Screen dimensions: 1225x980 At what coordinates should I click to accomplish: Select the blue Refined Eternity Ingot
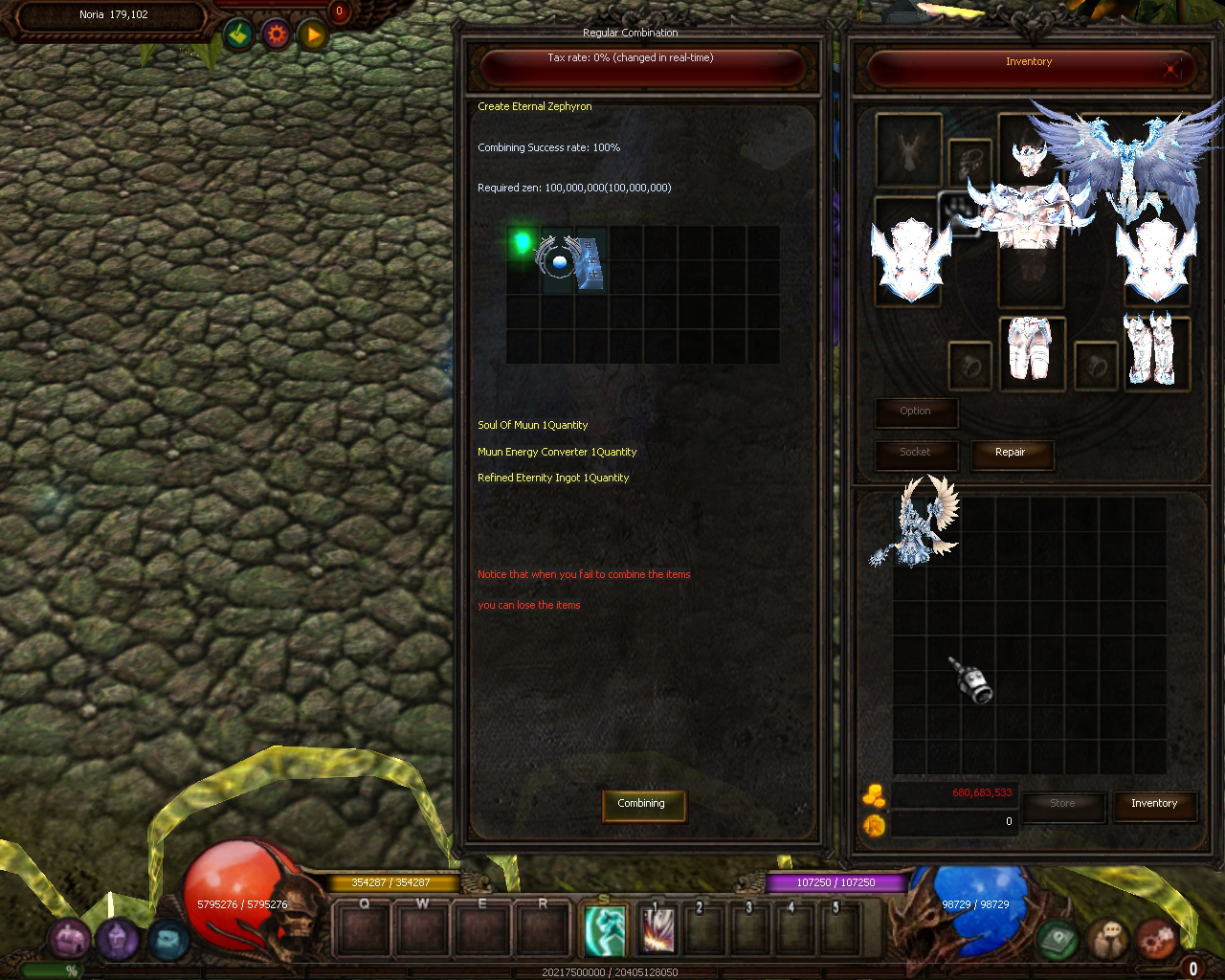[590, 265]
